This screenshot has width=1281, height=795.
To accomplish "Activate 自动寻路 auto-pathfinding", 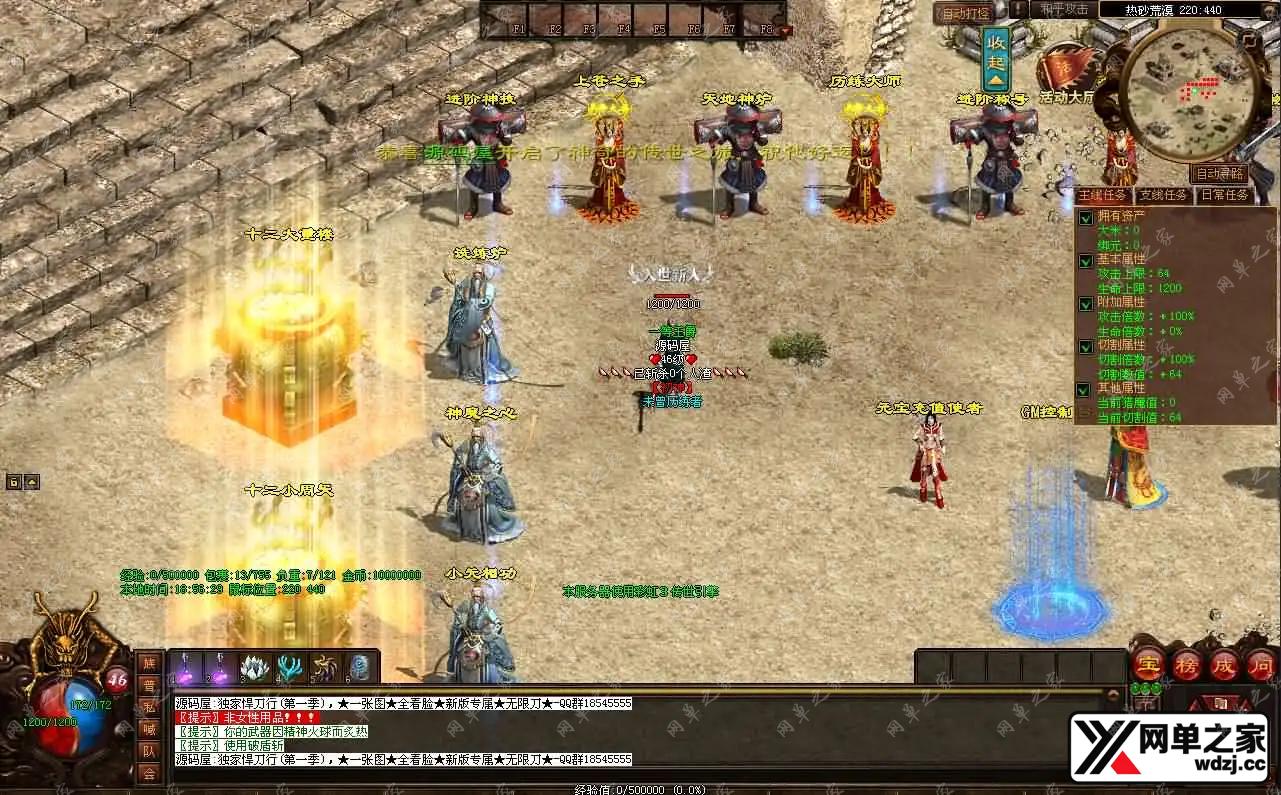I will click(1220, 173).
